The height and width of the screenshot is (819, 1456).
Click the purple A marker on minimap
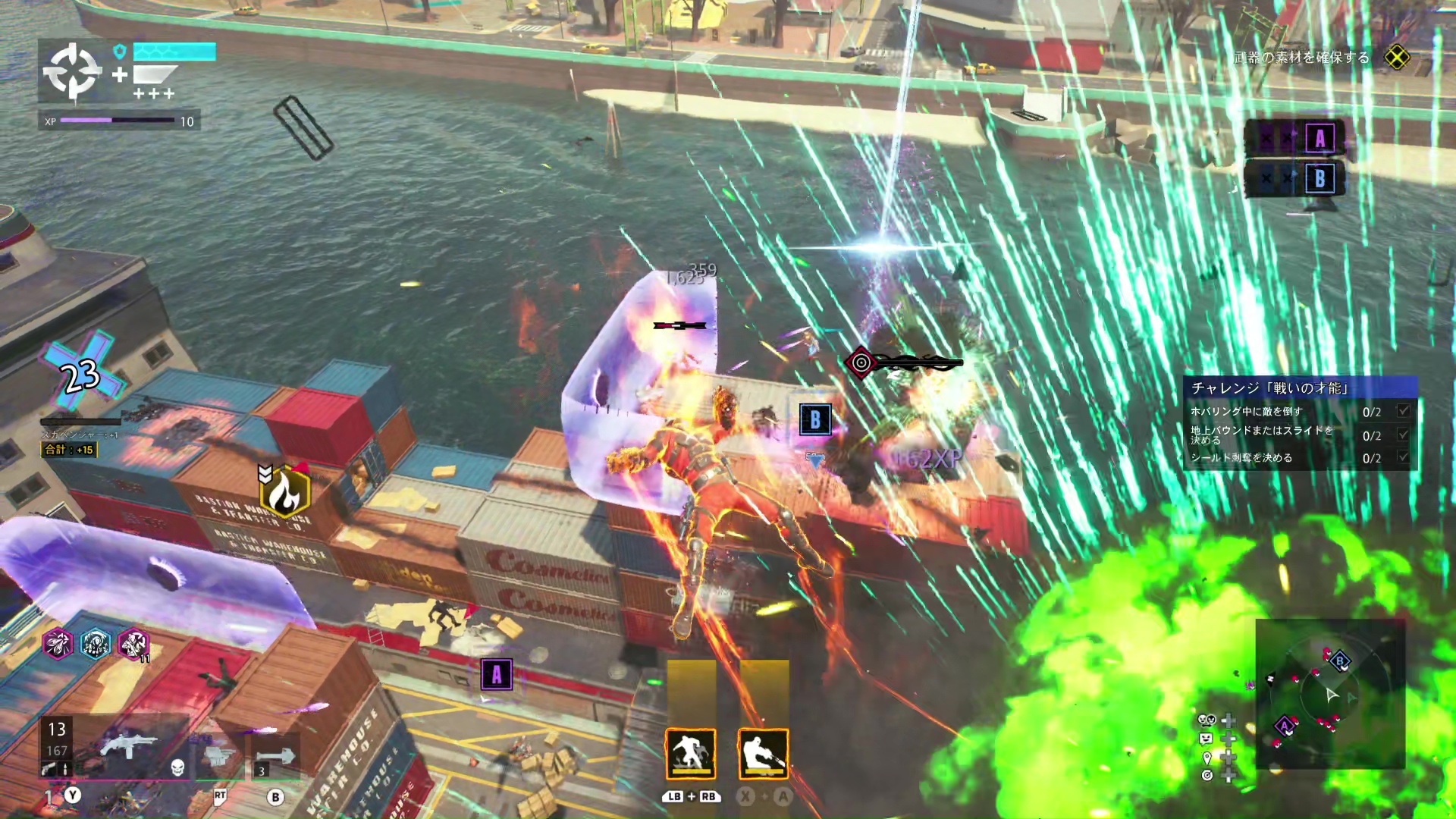point(1285,726)
